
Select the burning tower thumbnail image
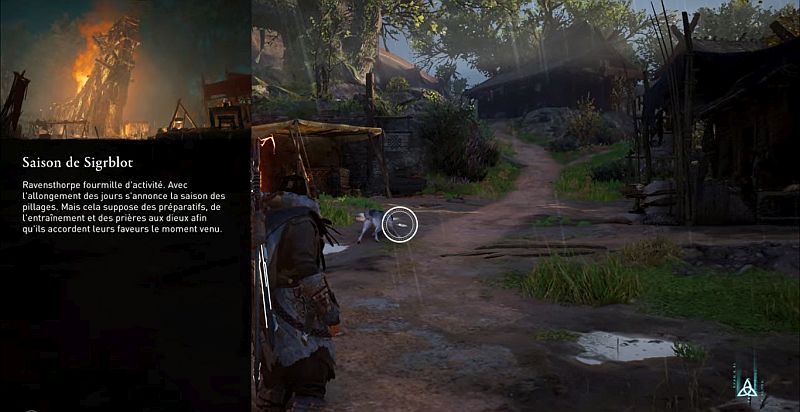point(125,69)
